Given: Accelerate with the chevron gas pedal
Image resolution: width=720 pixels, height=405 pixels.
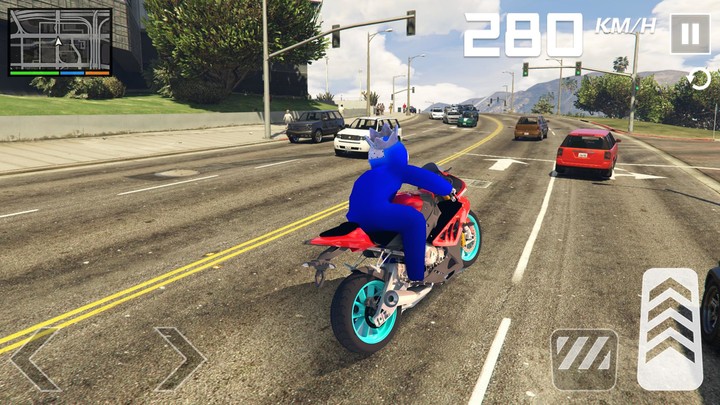Looking at the screenshot, I should point(670,328).
